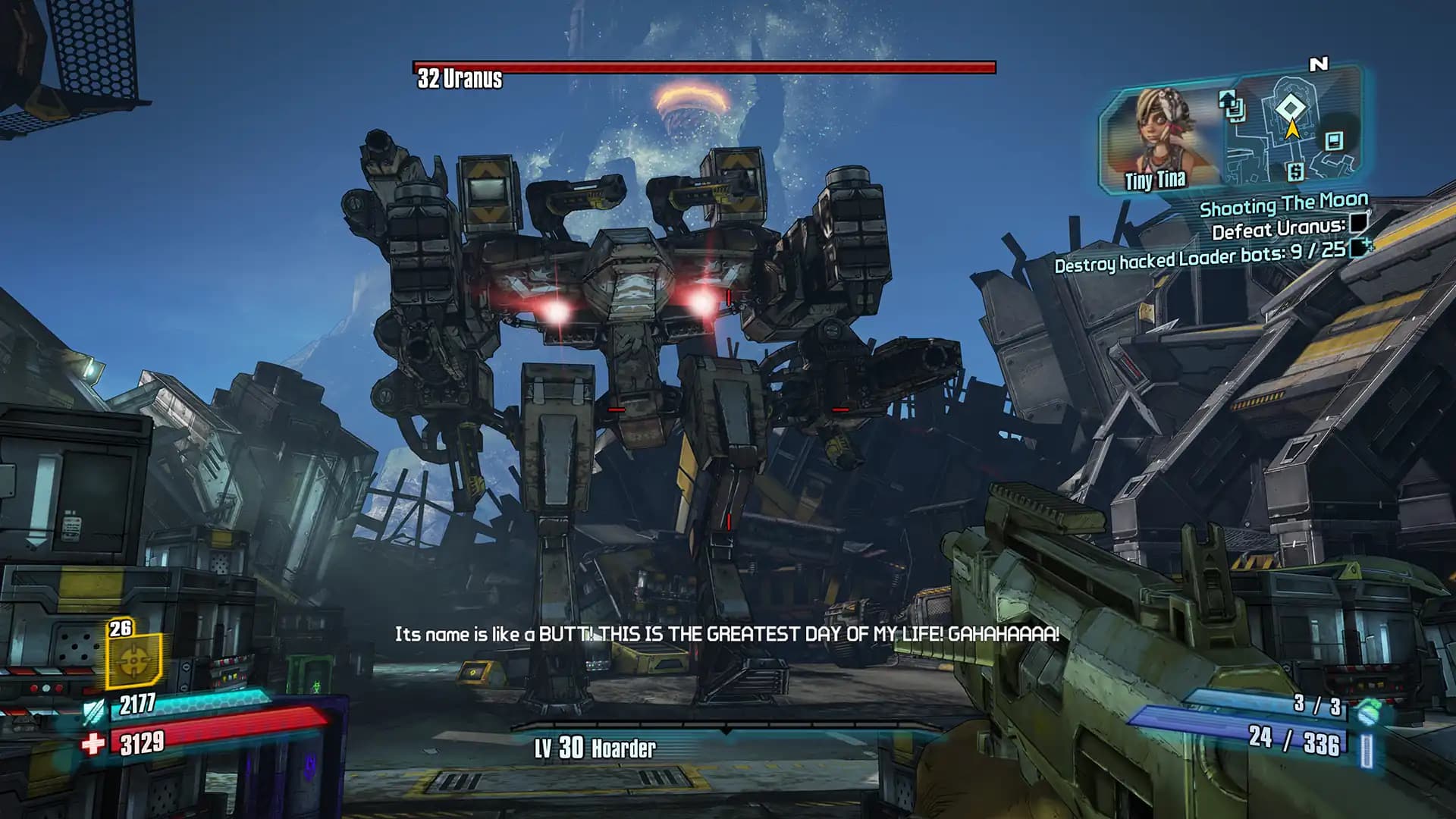Click the North indicator above the minimap
Screen dimensions: 1456x819
click(x=1319, y=64)
